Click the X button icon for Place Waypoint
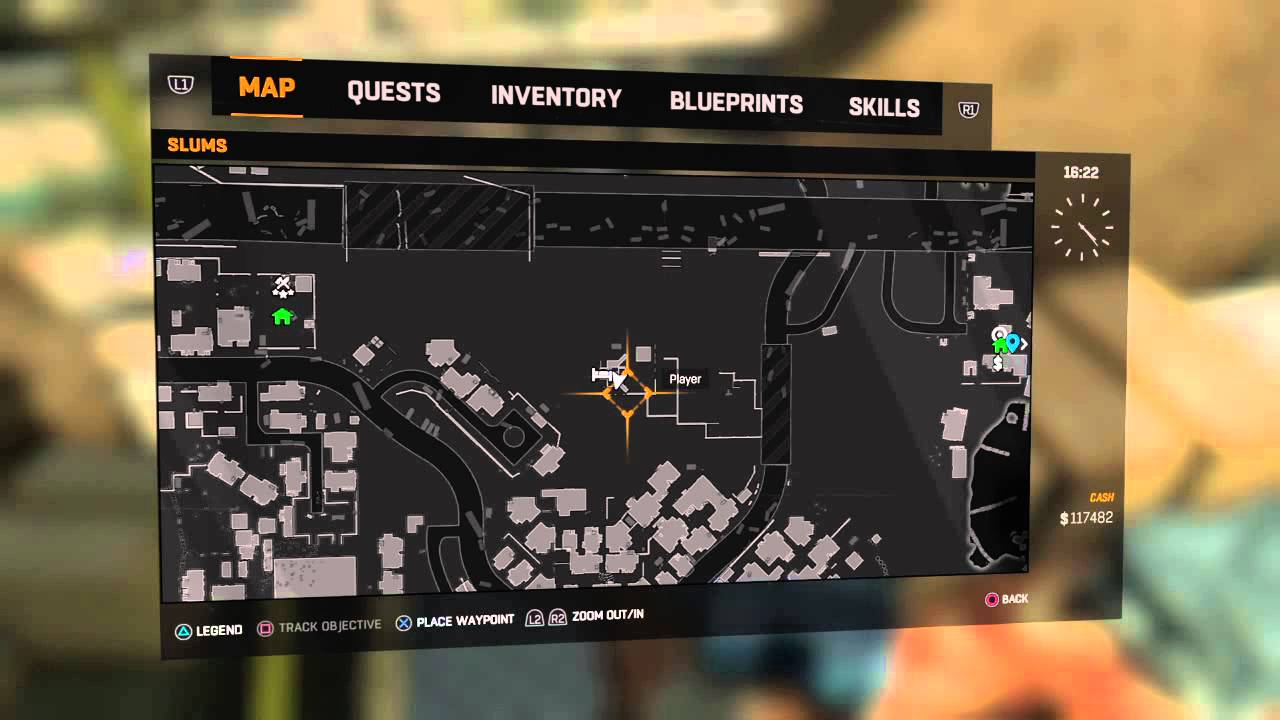 [x=403, y=621]
